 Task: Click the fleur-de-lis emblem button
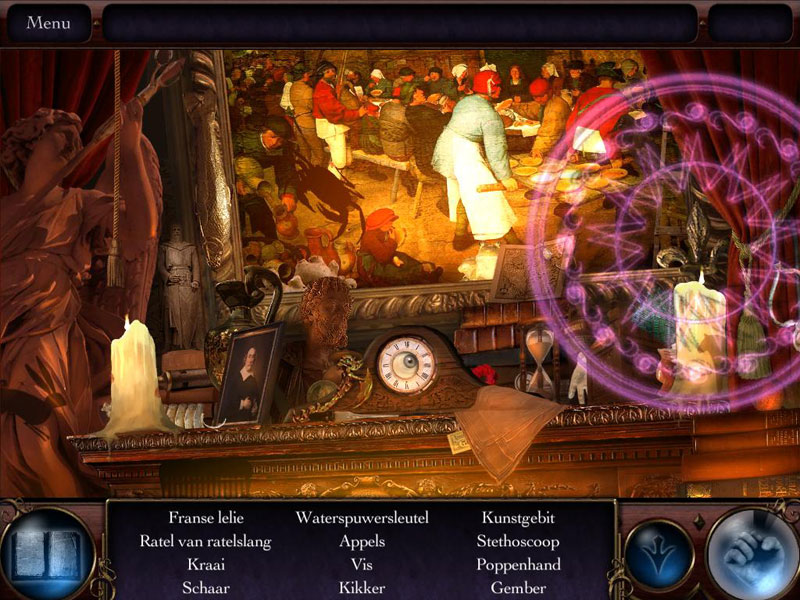coord(659,554)
